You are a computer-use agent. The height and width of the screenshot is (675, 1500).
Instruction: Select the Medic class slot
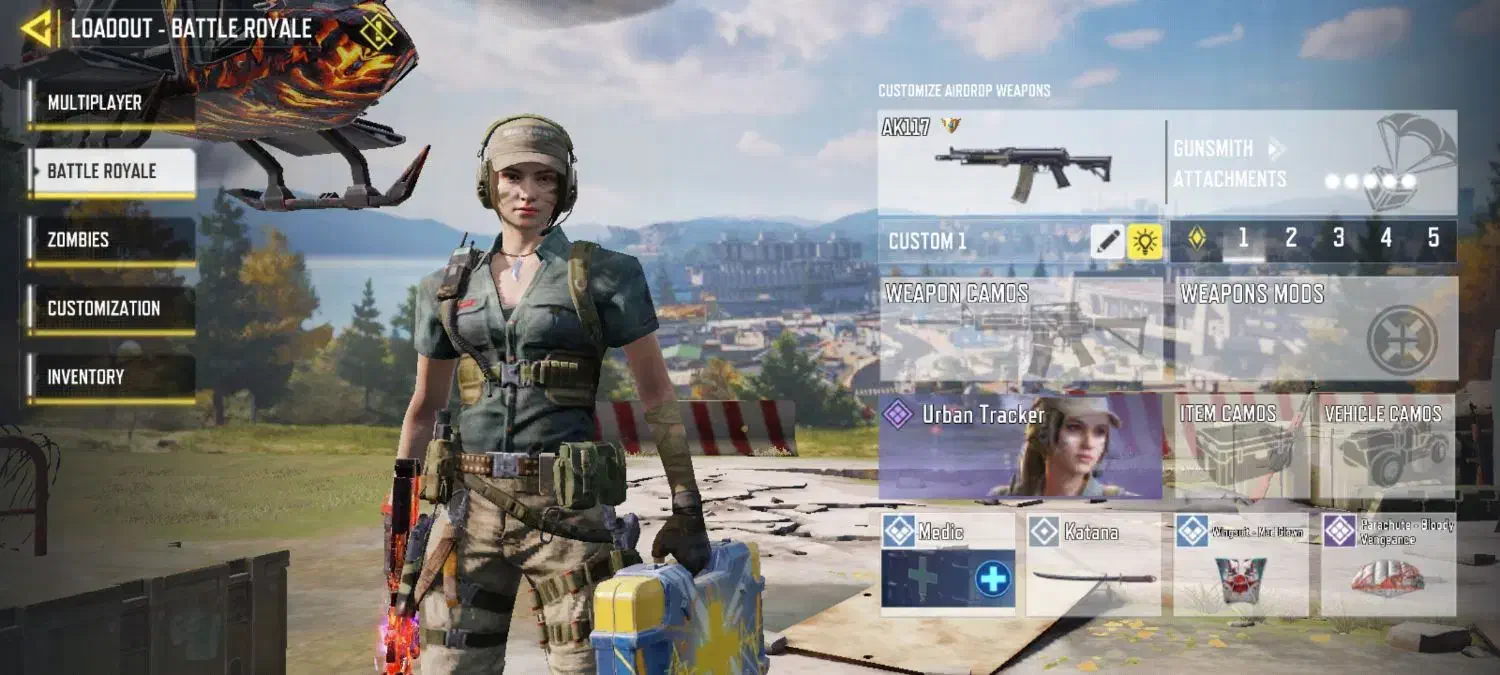947,565
